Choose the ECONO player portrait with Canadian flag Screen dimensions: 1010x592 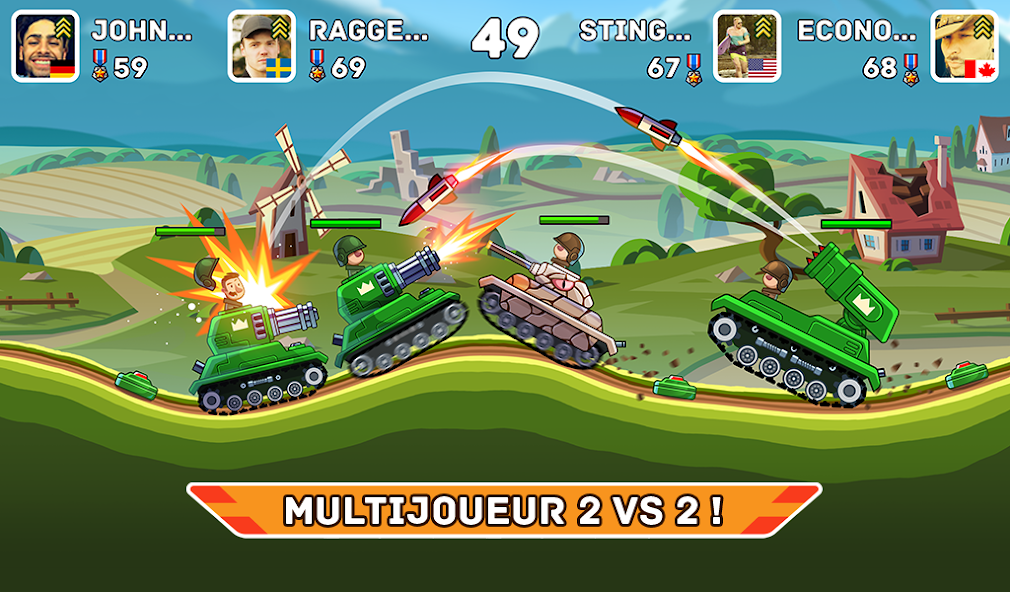coord(964,46)
